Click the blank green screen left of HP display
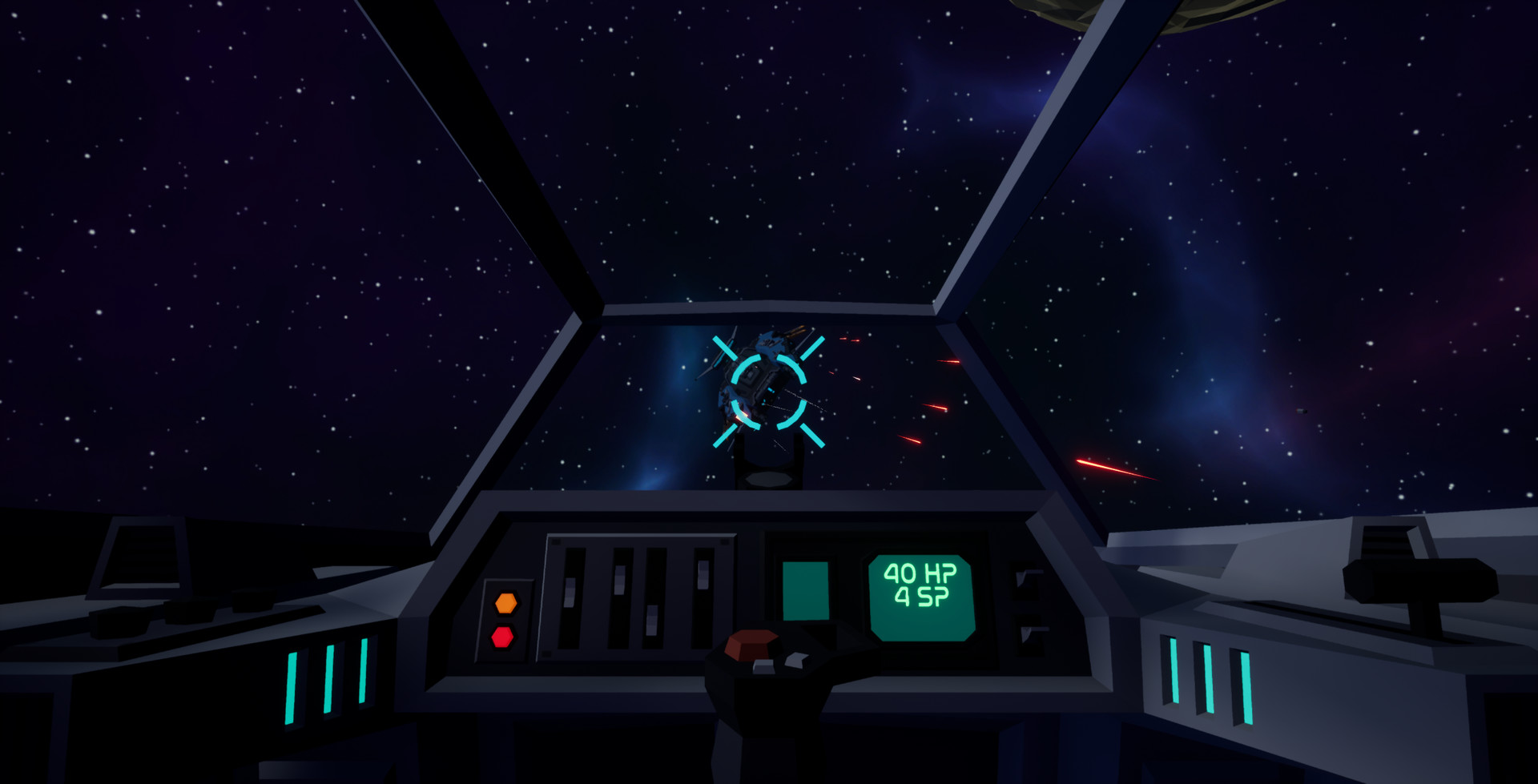The height and width of the screenshot is (784, 1538). 807,589
